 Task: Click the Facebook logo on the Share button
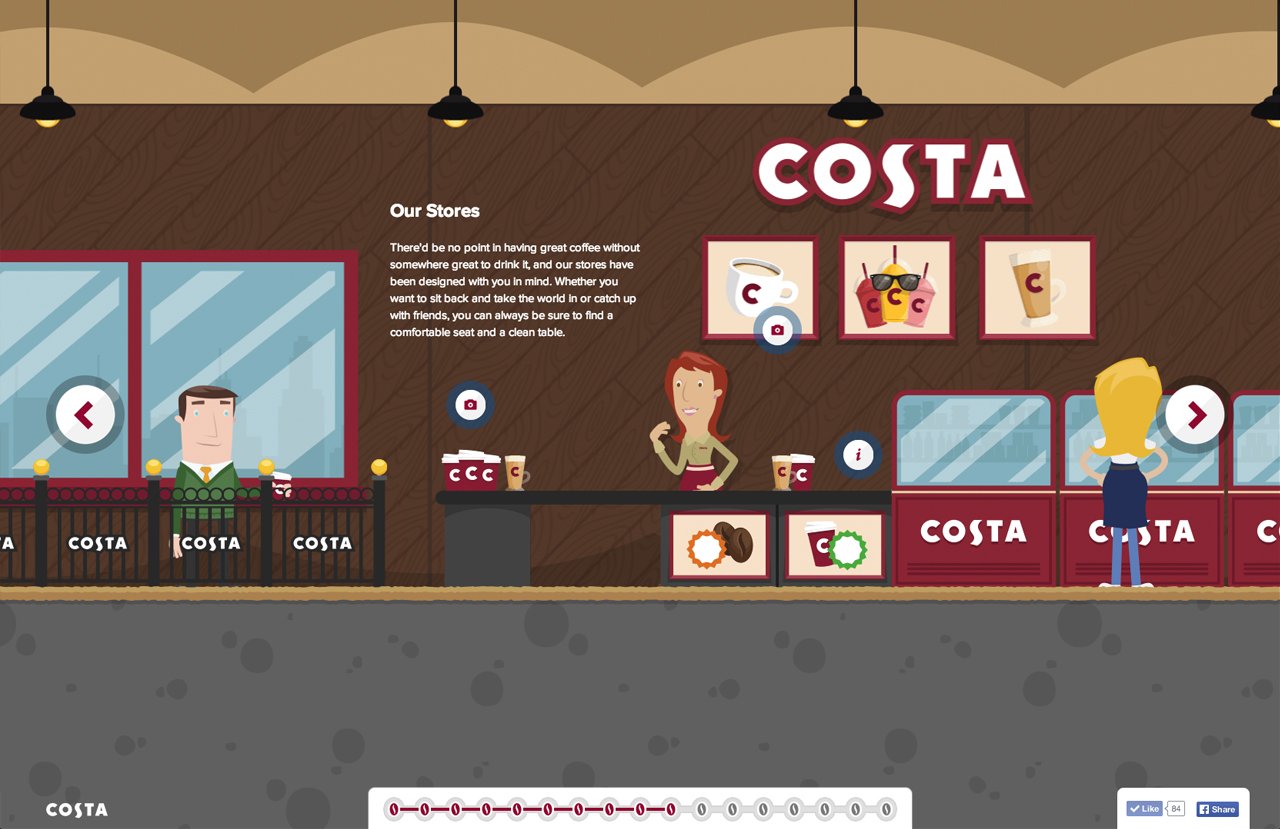tap(1204, 809)
